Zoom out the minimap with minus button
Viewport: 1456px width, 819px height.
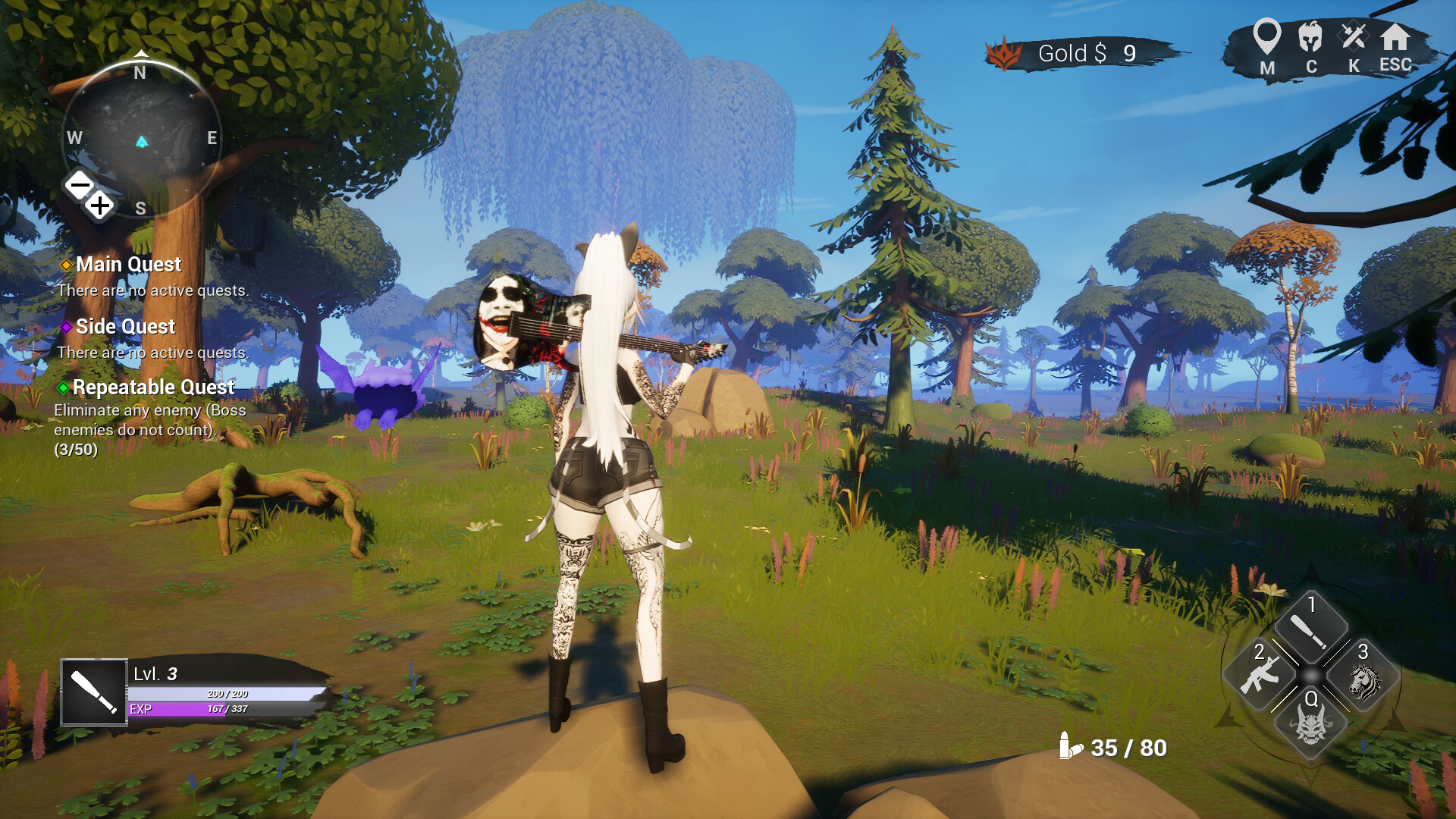point(80,184)
